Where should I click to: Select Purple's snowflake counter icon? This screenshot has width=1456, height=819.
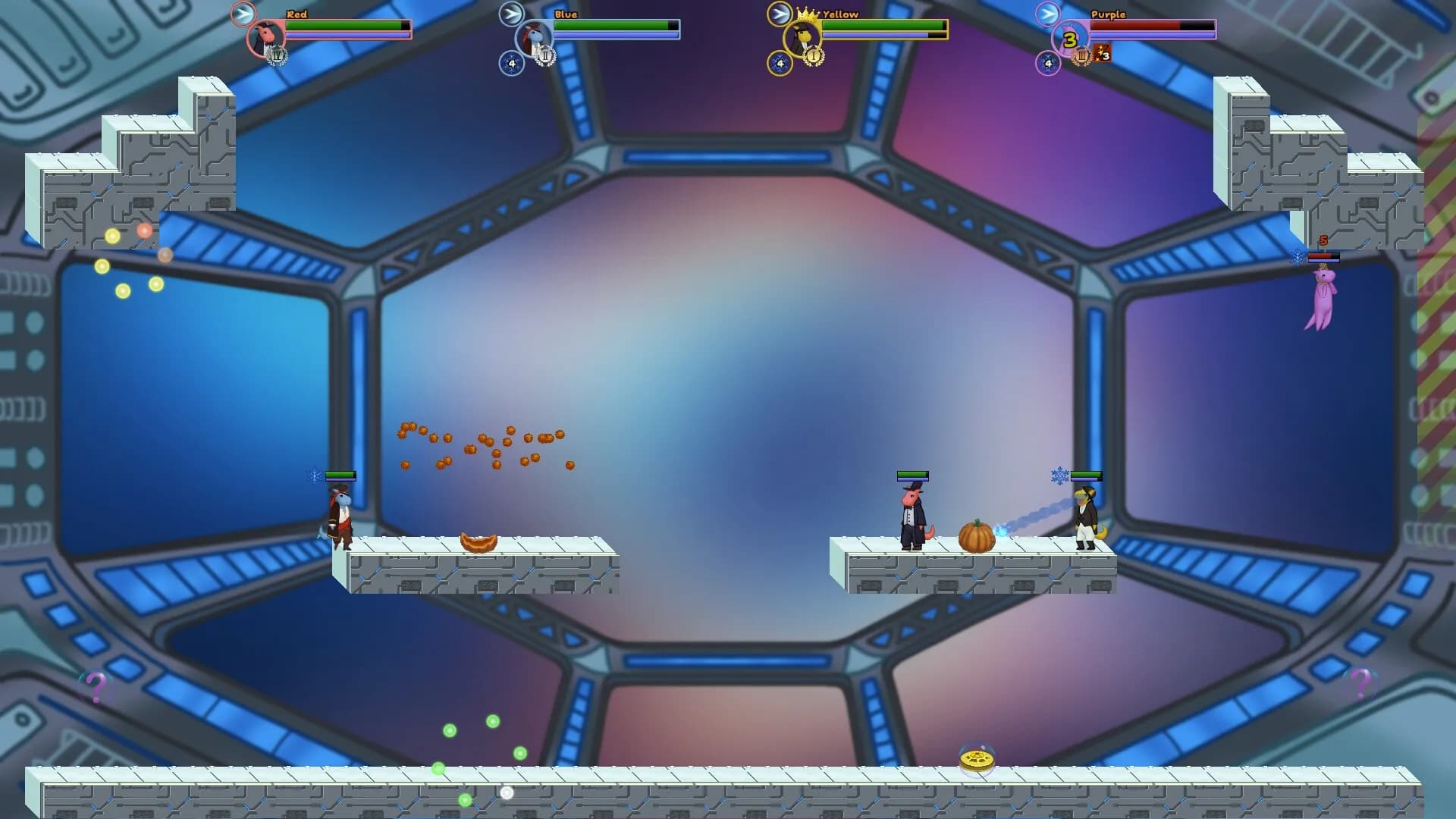(1047, 64)
